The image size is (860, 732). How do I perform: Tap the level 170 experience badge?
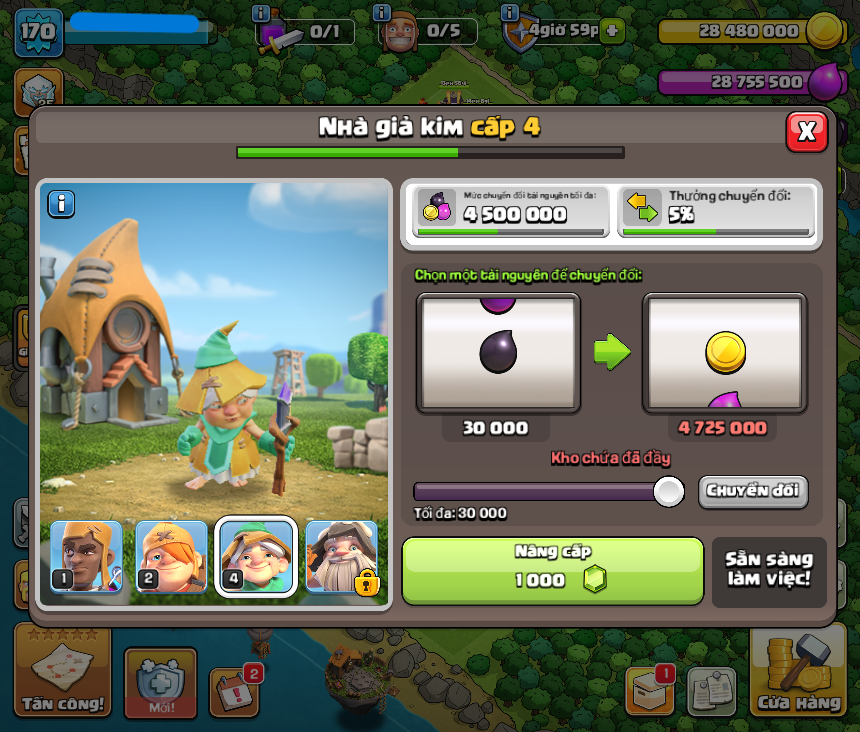pos(38,32)
